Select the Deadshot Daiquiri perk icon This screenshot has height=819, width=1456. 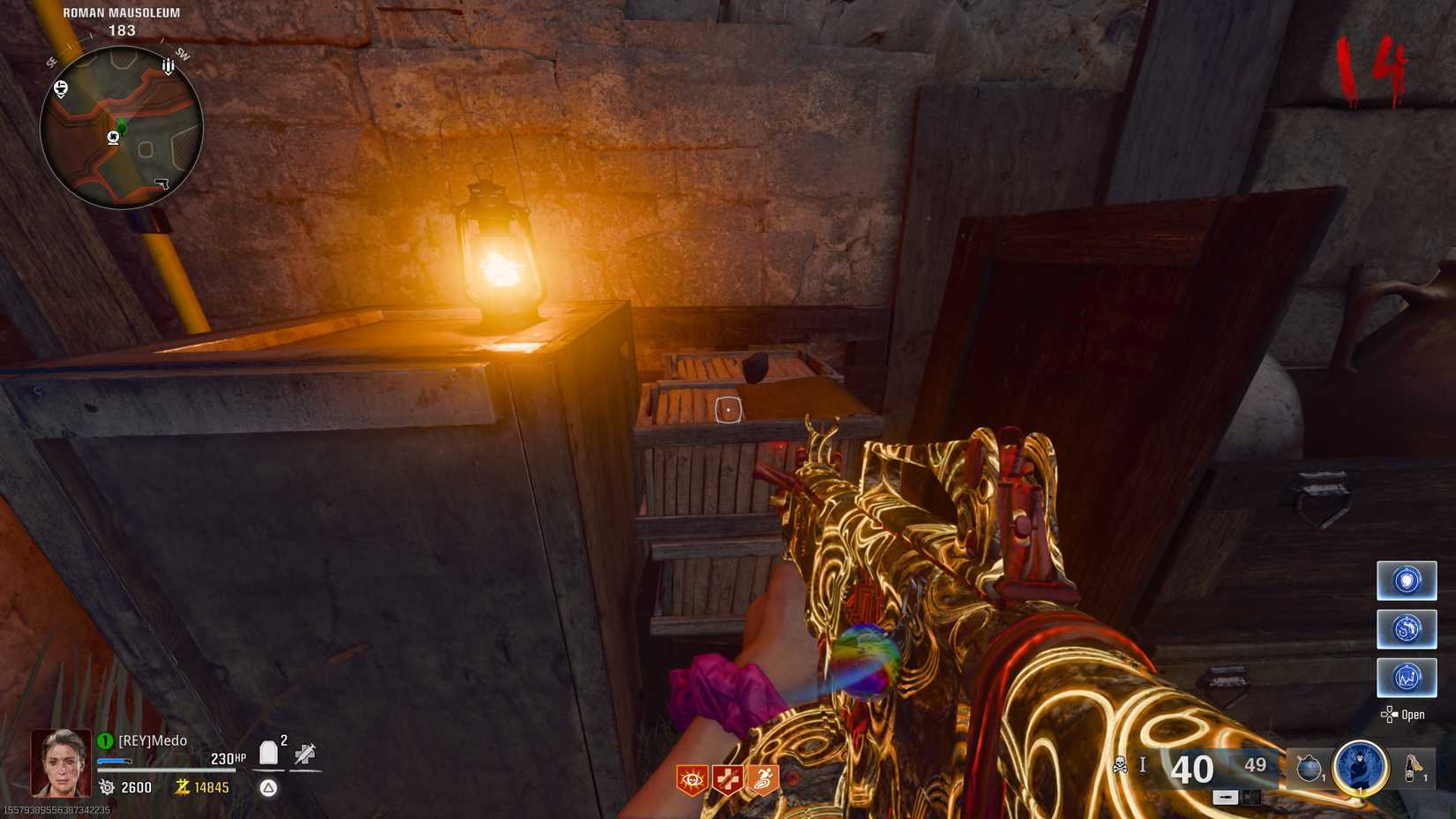(x=692, y=778)
